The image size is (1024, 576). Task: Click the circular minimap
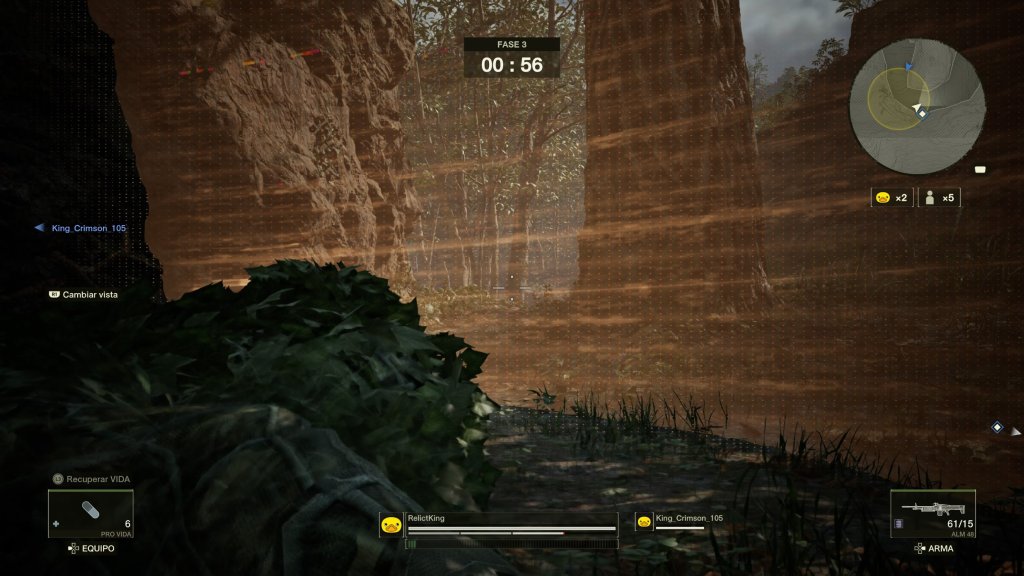pos(917,107)
